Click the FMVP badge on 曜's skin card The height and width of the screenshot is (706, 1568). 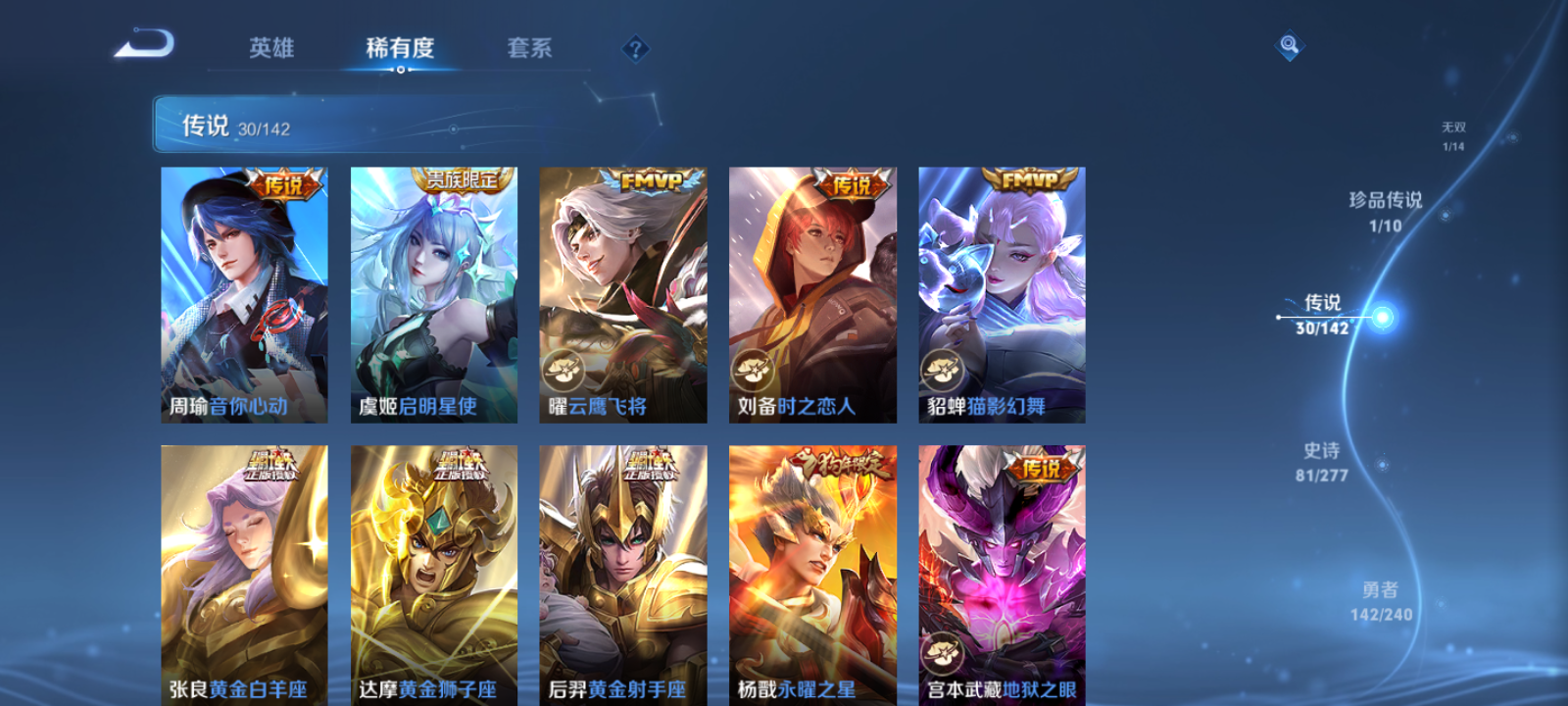(651, 182)
